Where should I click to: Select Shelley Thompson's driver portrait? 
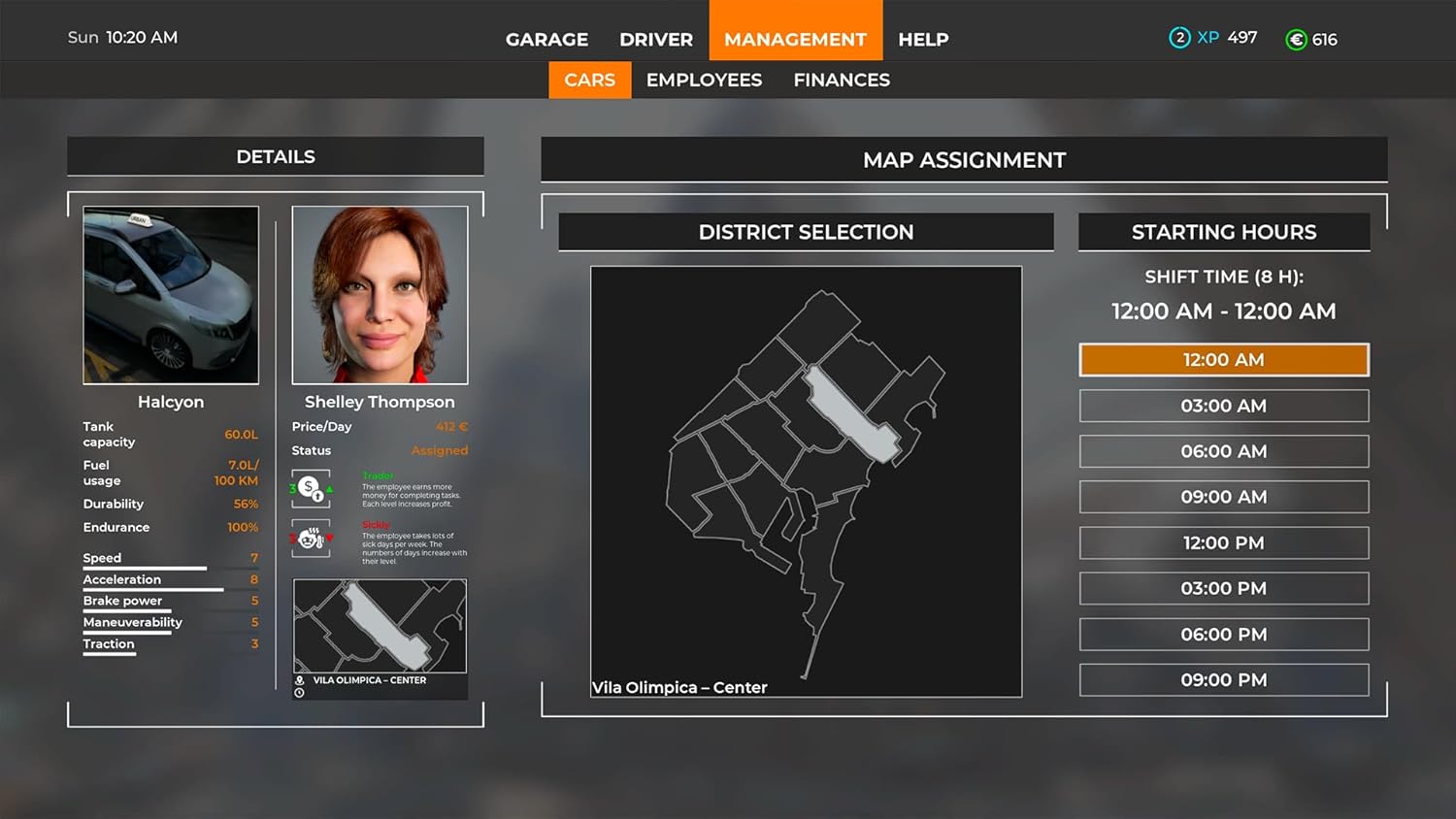tap(380, 295)
